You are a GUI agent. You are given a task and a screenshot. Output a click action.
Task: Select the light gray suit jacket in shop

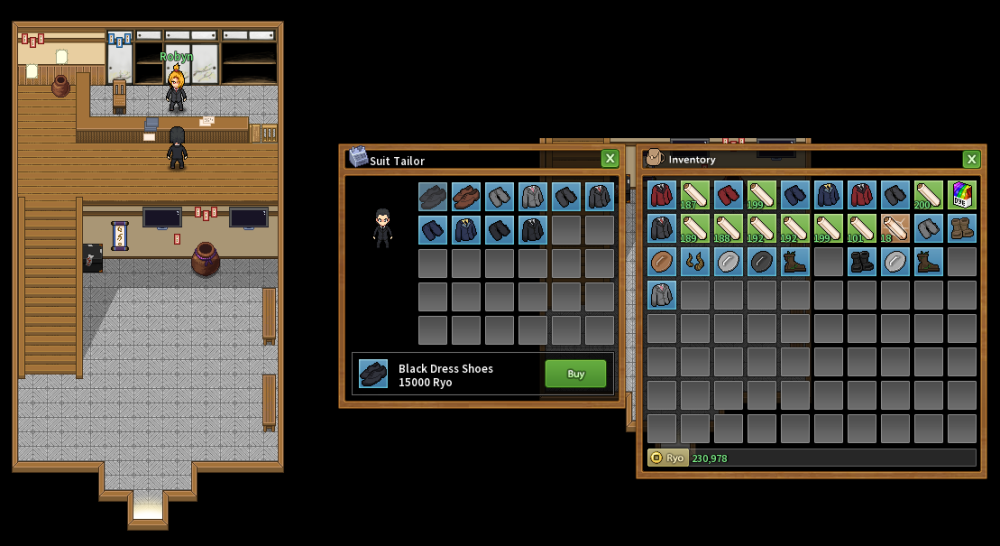533,196
